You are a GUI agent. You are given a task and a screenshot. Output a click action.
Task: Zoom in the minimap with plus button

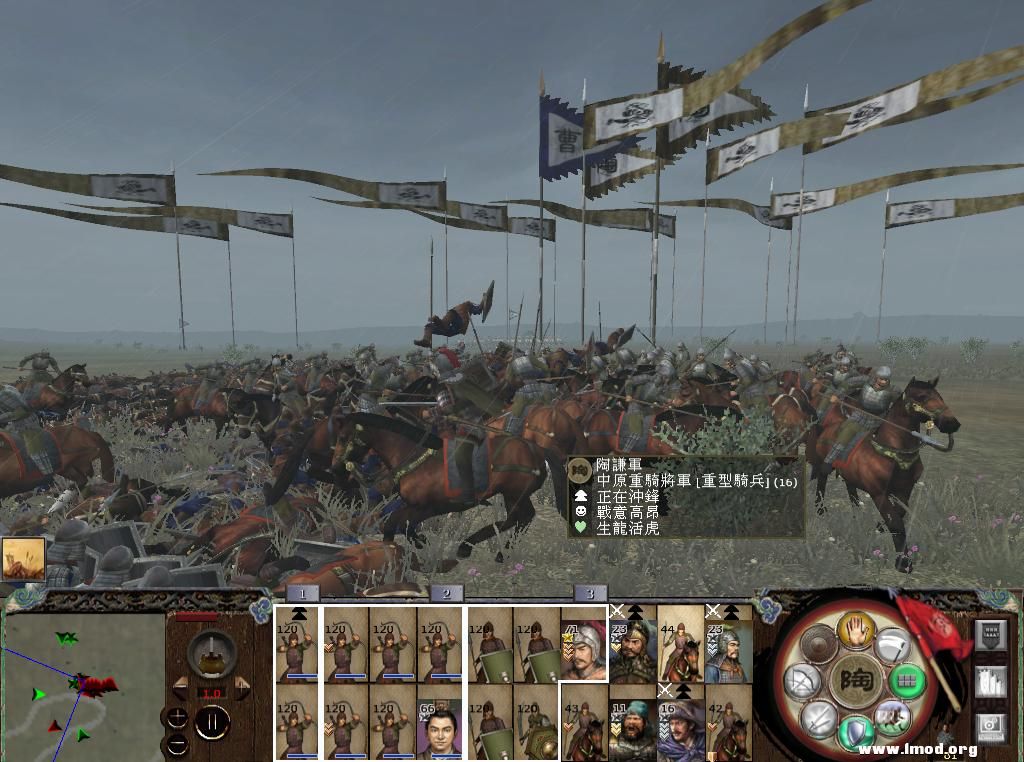click(x=176, y=717)
